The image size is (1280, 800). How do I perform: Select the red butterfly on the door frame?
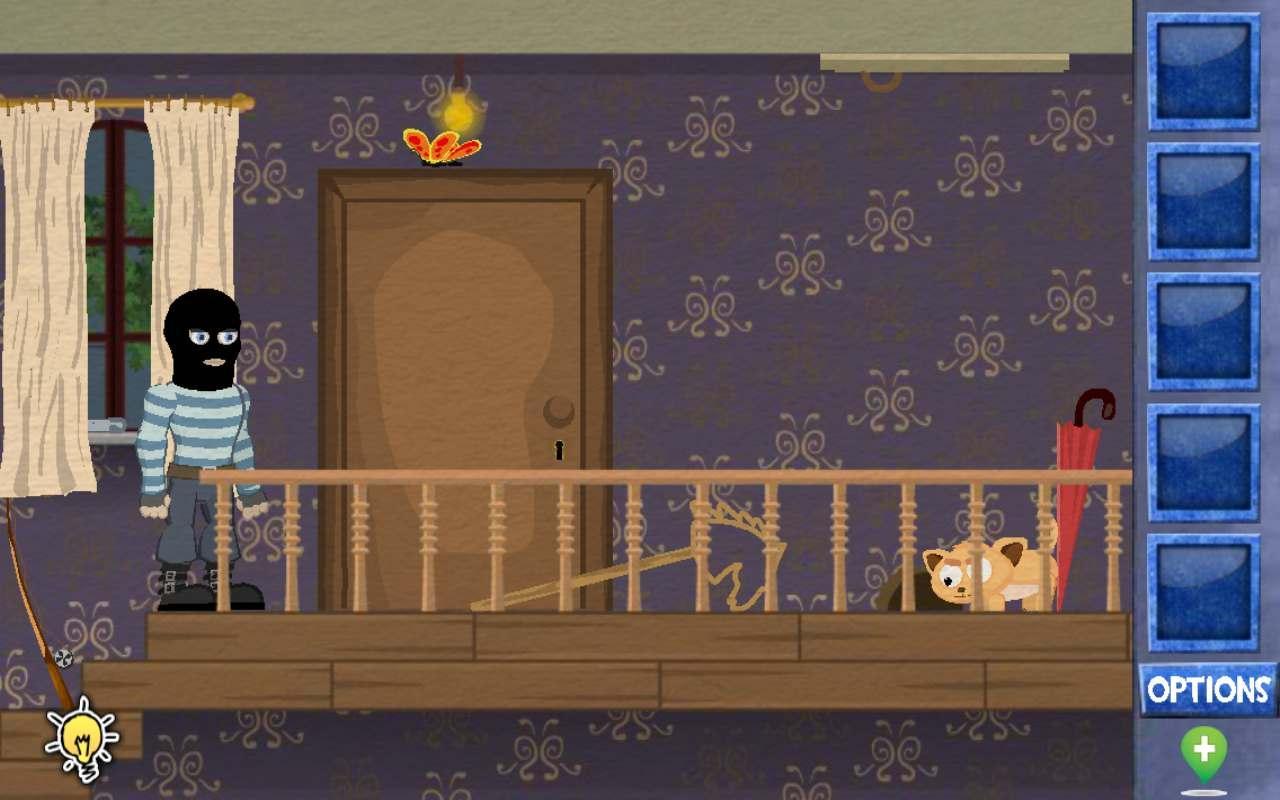pos(443,144)
